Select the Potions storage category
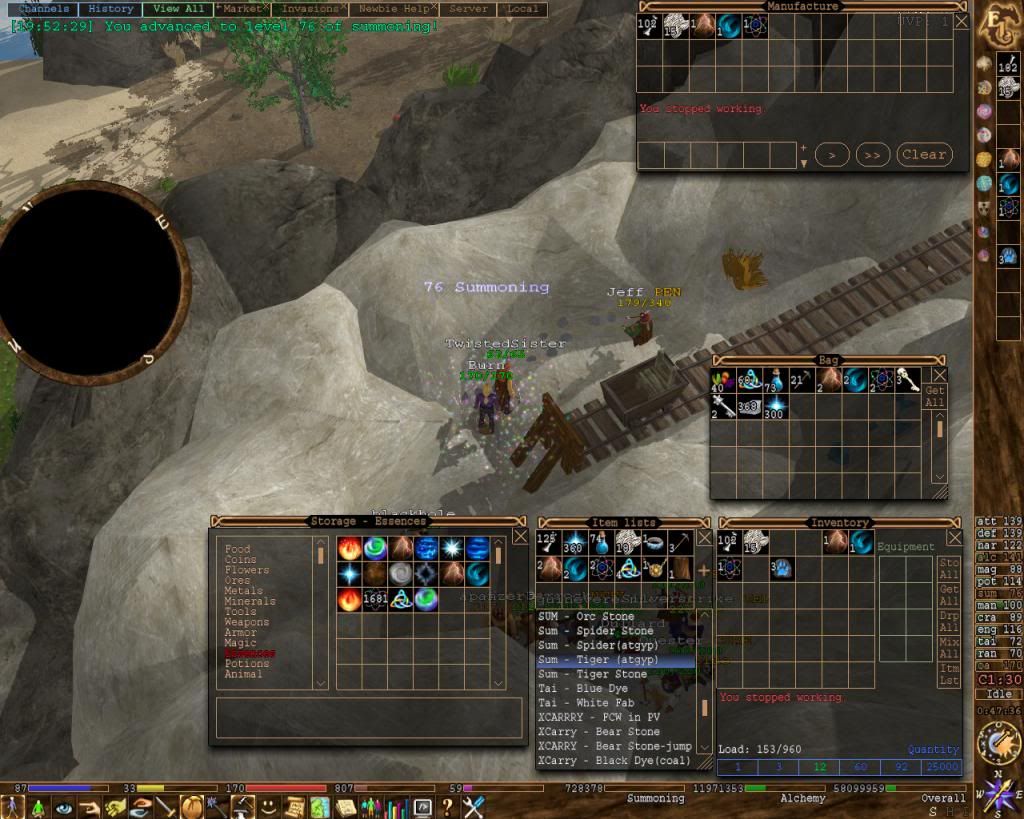Screen dimensions: 1024x819 (x=246, y=663)
